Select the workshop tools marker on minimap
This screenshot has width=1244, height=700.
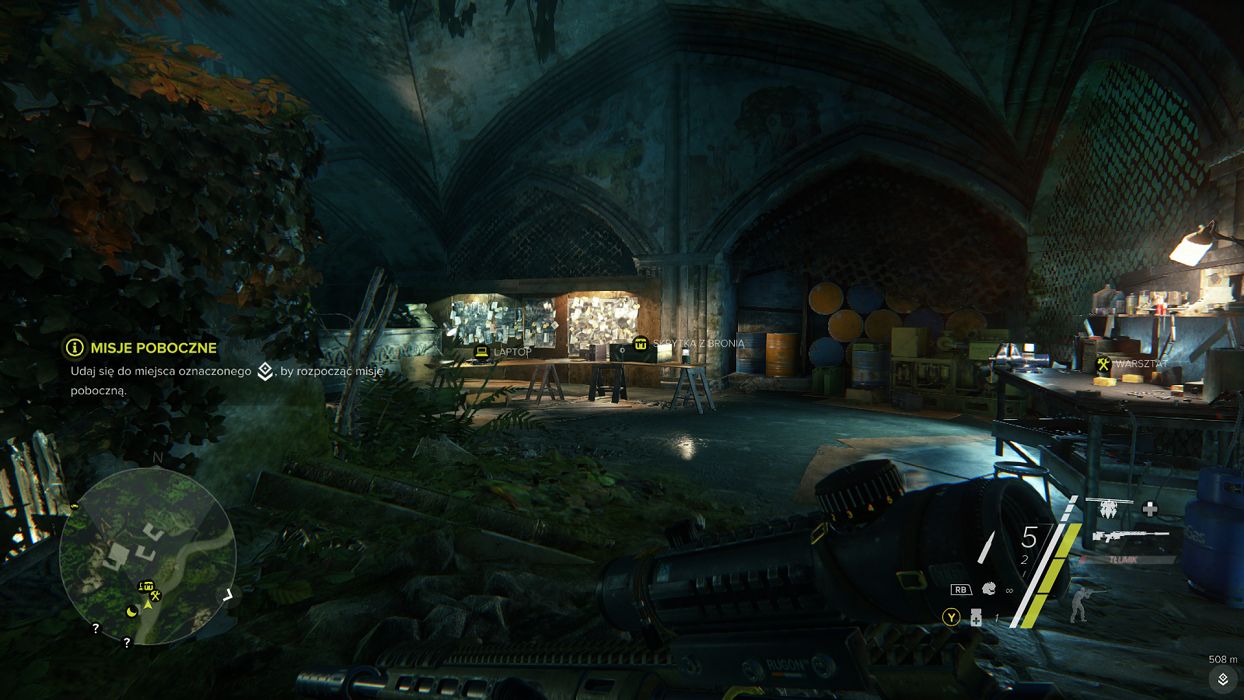pos(156,596)
